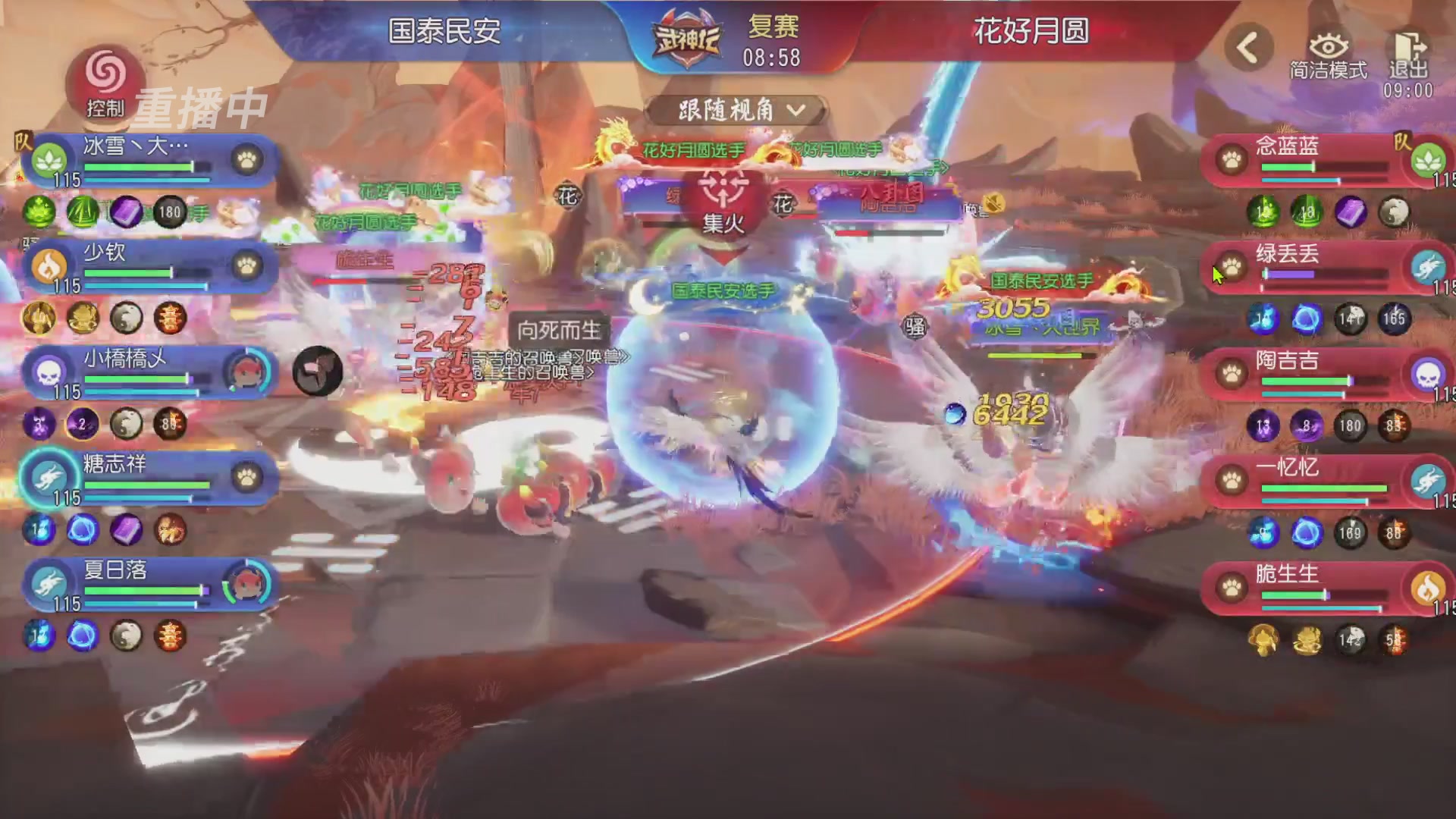
Task: Tap the lotus class icon next to 冰雪丶大
Action: tap(48, 161)
